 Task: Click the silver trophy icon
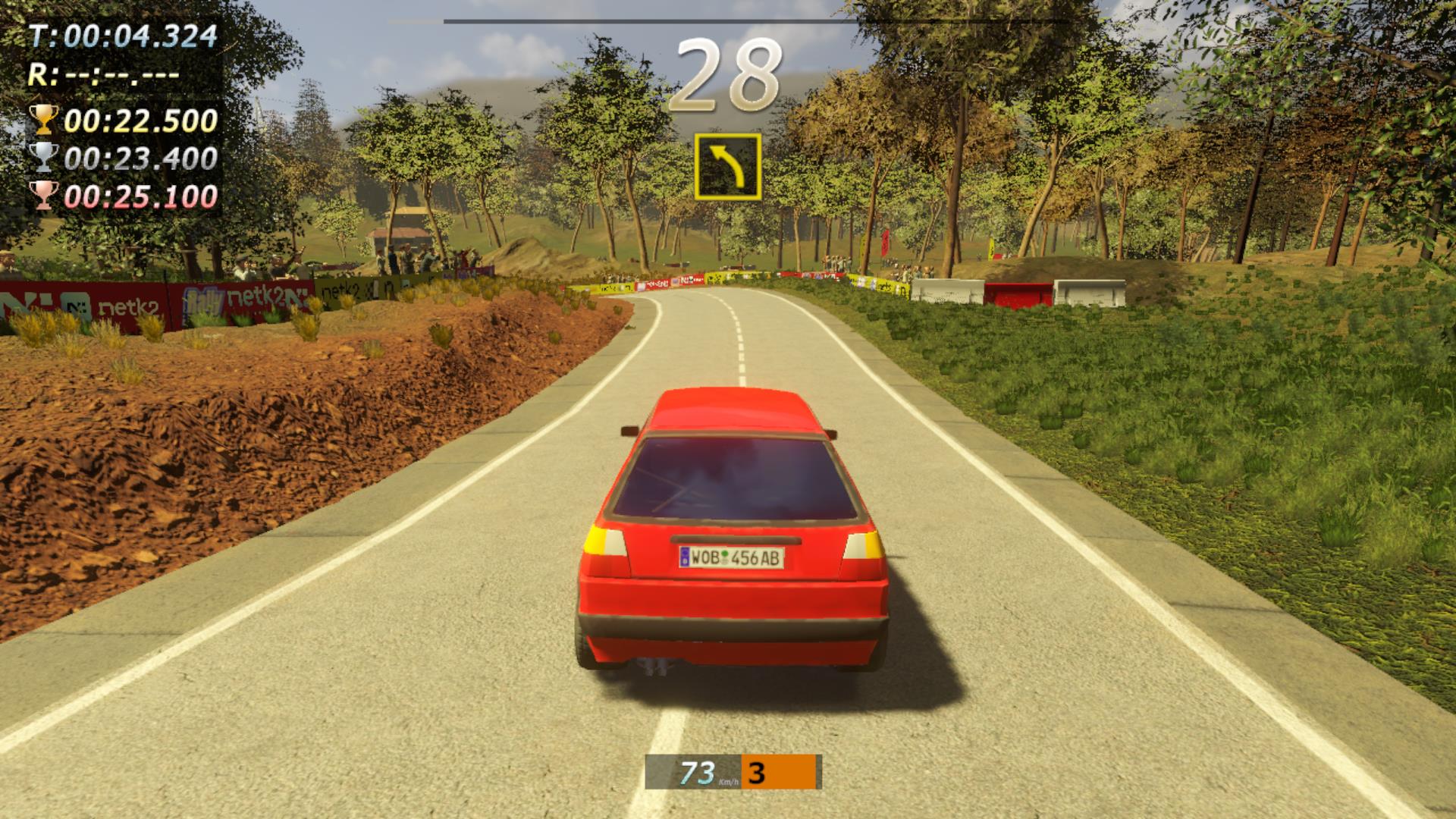click(43, 157)
